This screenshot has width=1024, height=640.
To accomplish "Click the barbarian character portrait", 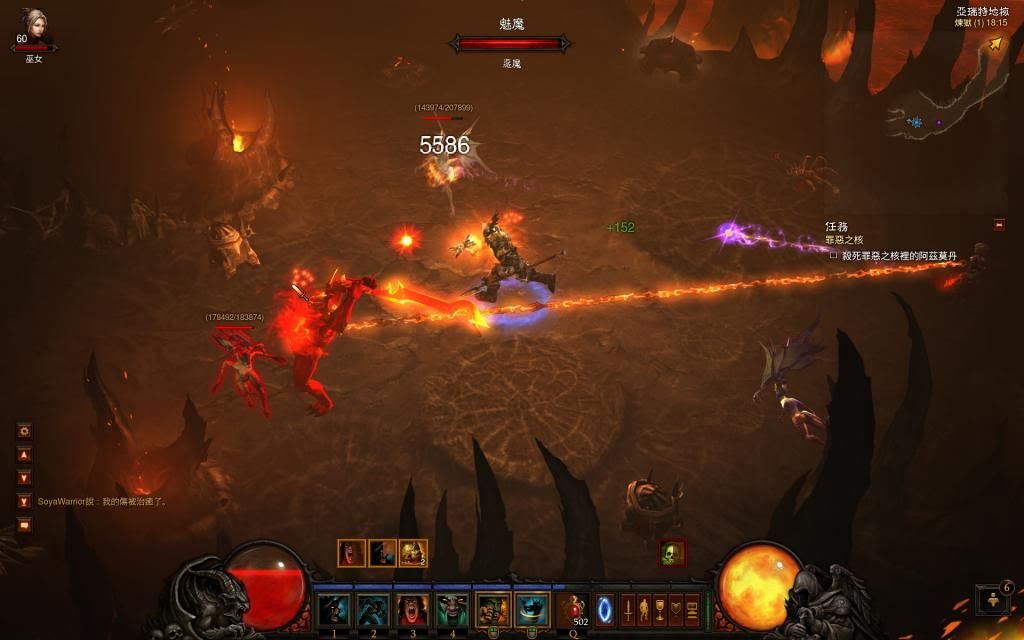I will point(34,24).
